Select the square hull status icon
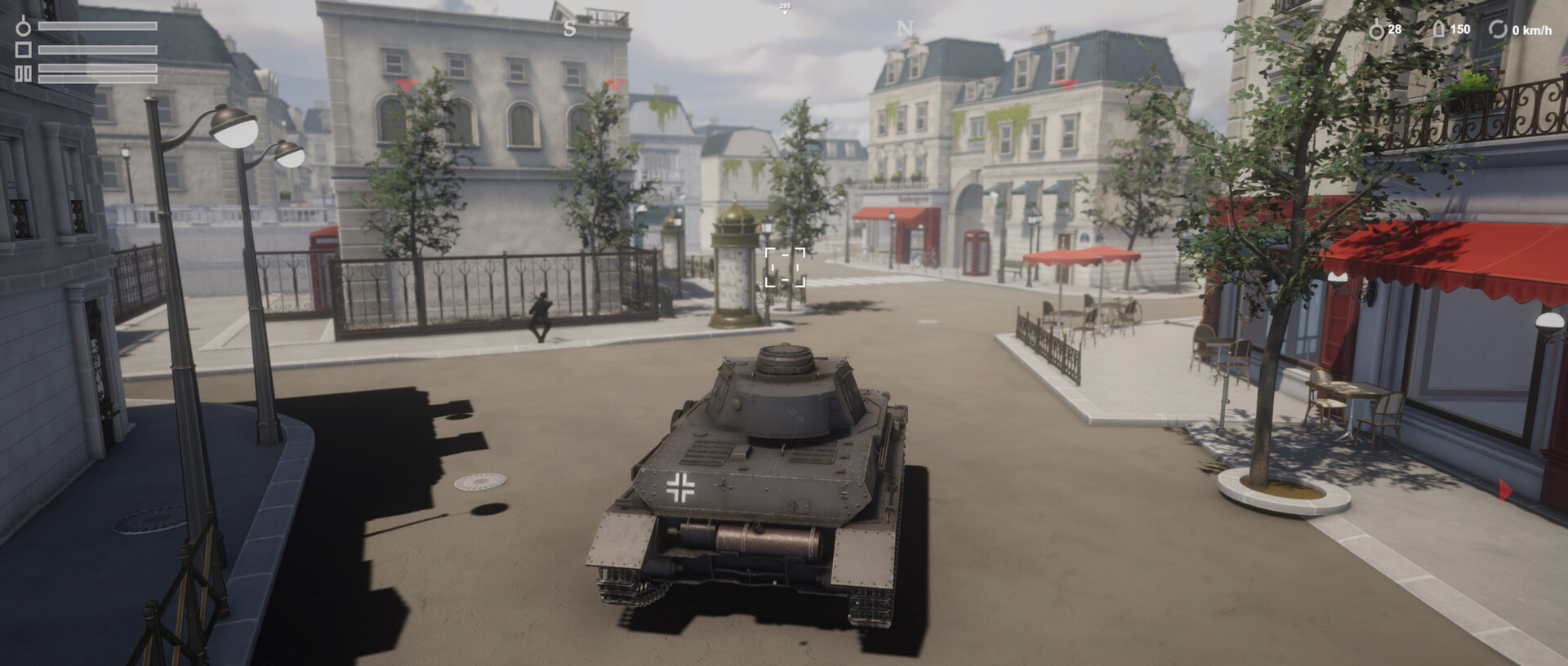This screenshot has height=666, width=1568. [23, 50]
